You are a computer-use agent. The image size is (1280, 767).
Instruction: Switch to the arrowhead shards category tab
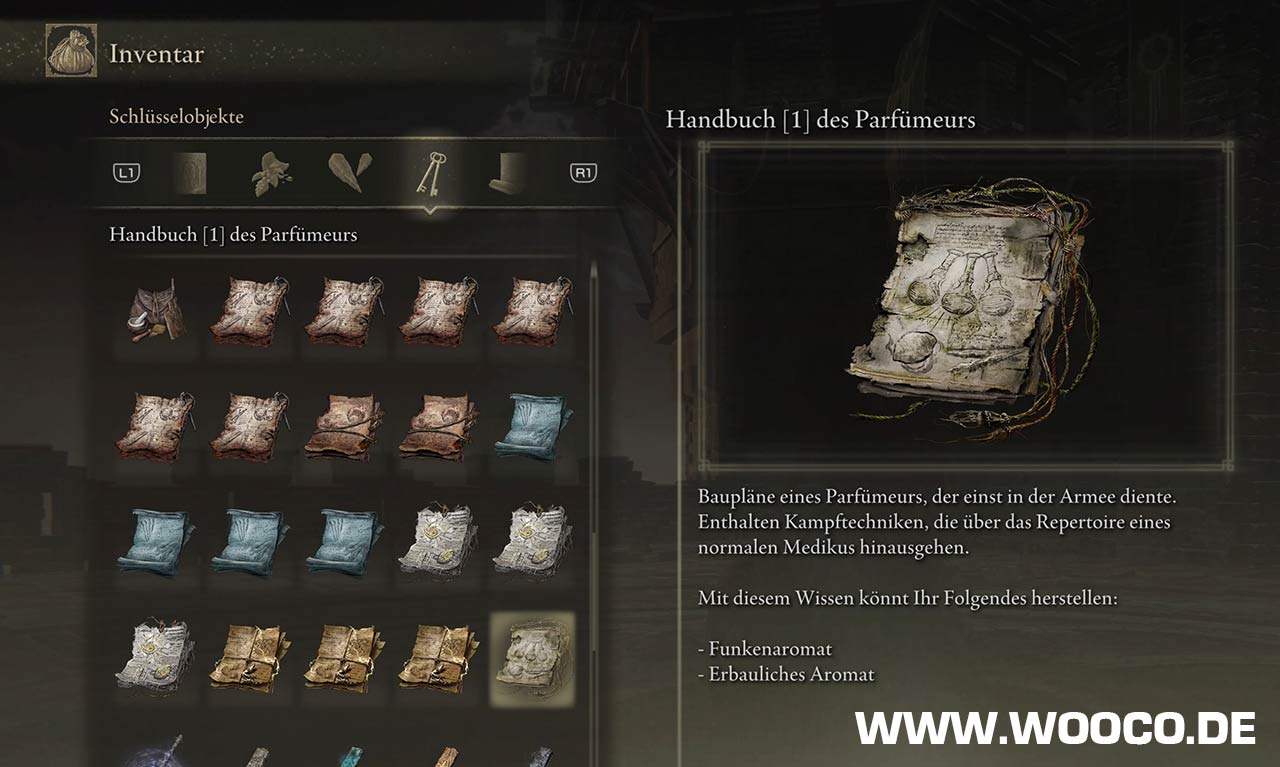(x=349, y=173)
